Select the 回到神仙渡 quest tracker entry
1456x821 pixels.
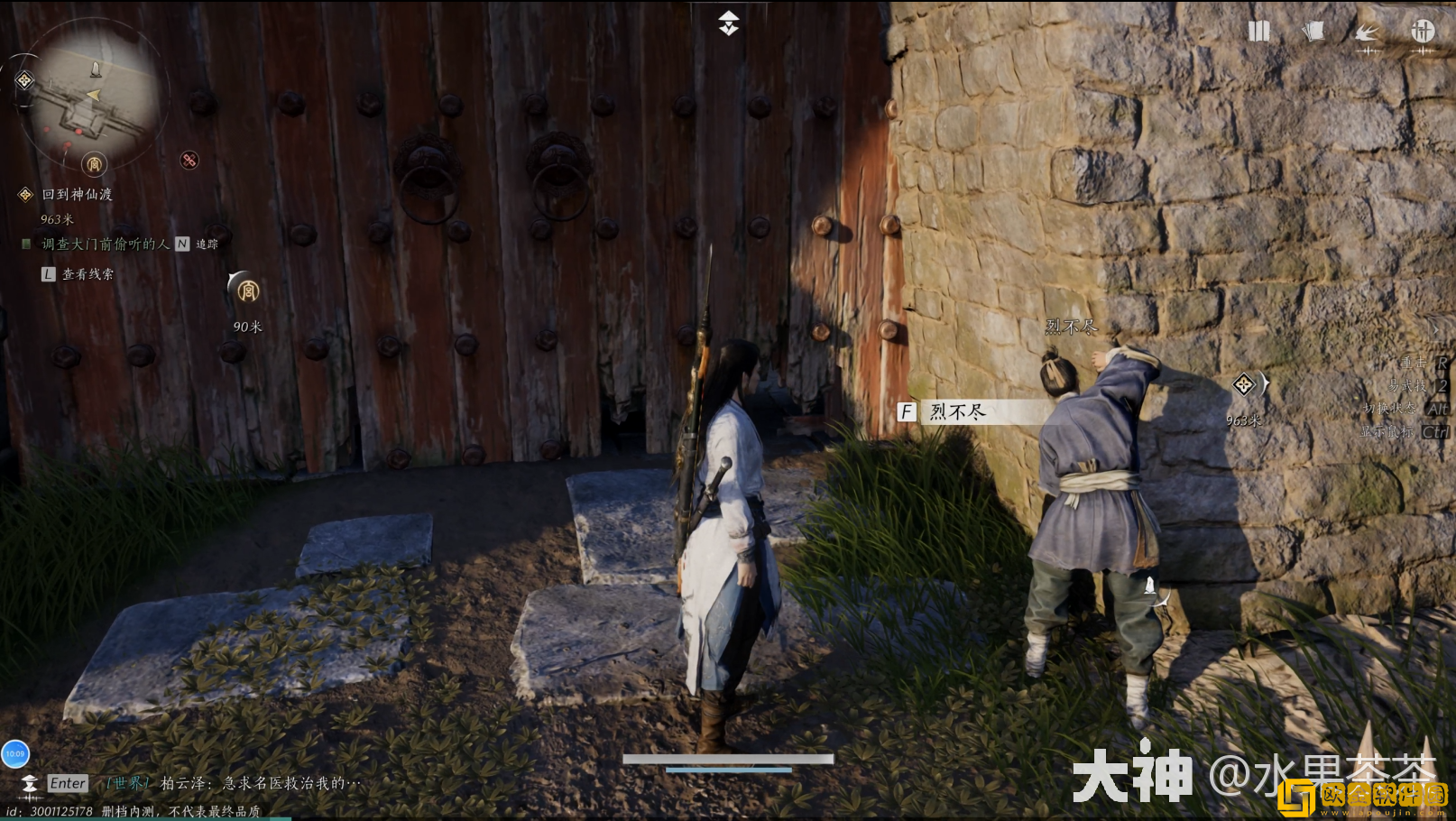[x=77, y=194]
